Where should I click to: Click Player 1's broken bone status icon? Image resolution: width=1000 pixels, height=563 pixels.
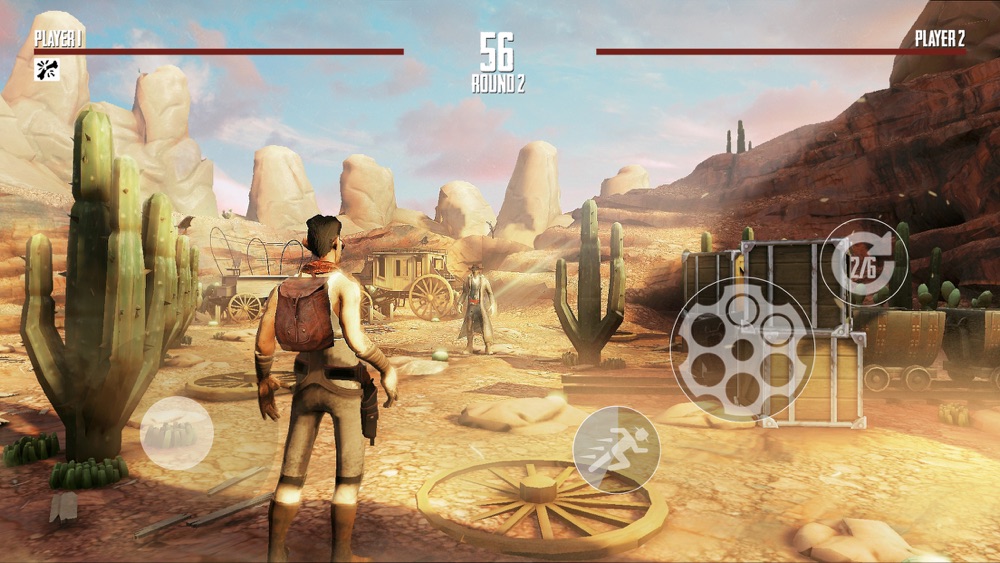(x=46, y=69)
